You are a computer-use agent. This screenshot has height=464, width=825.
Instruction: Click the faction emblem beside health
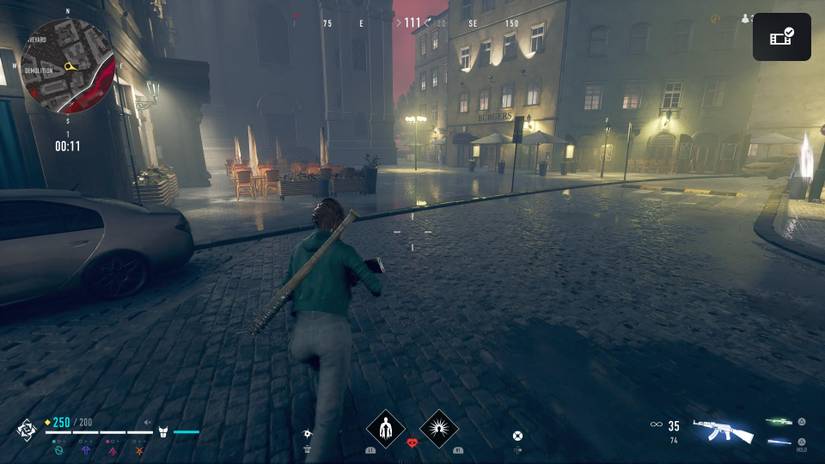[x=26, y=429]
